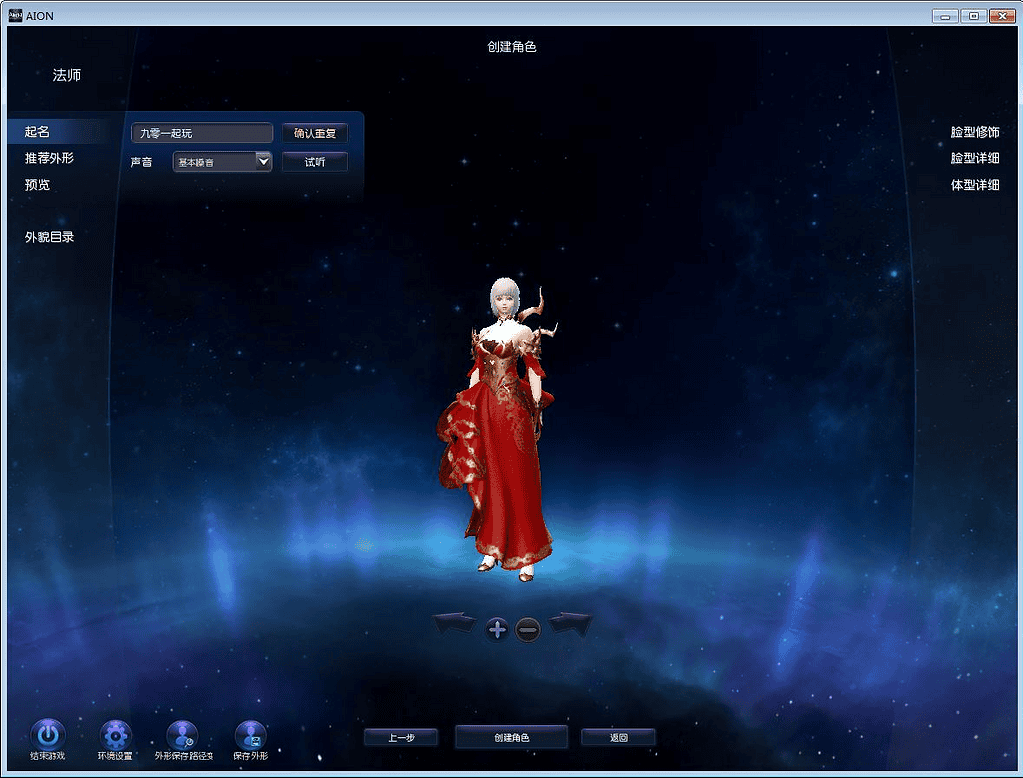Switch to 脸型修饰 face options

[974, 132]
